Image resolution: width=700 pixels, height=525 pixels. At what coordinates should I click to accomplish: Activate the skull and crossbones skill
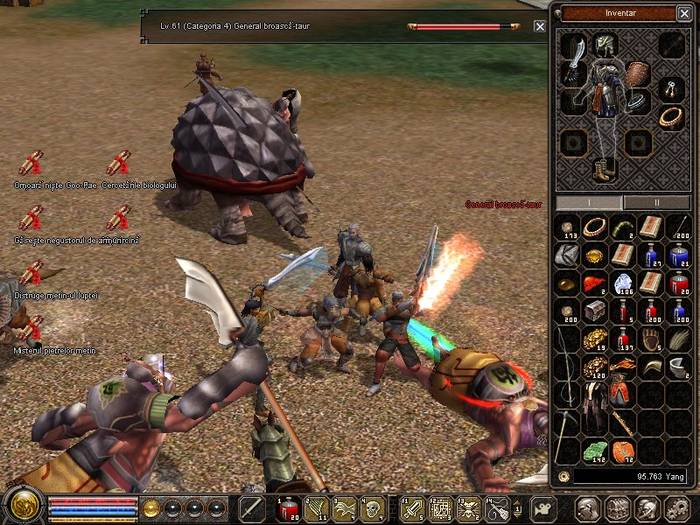coord(466,508)
